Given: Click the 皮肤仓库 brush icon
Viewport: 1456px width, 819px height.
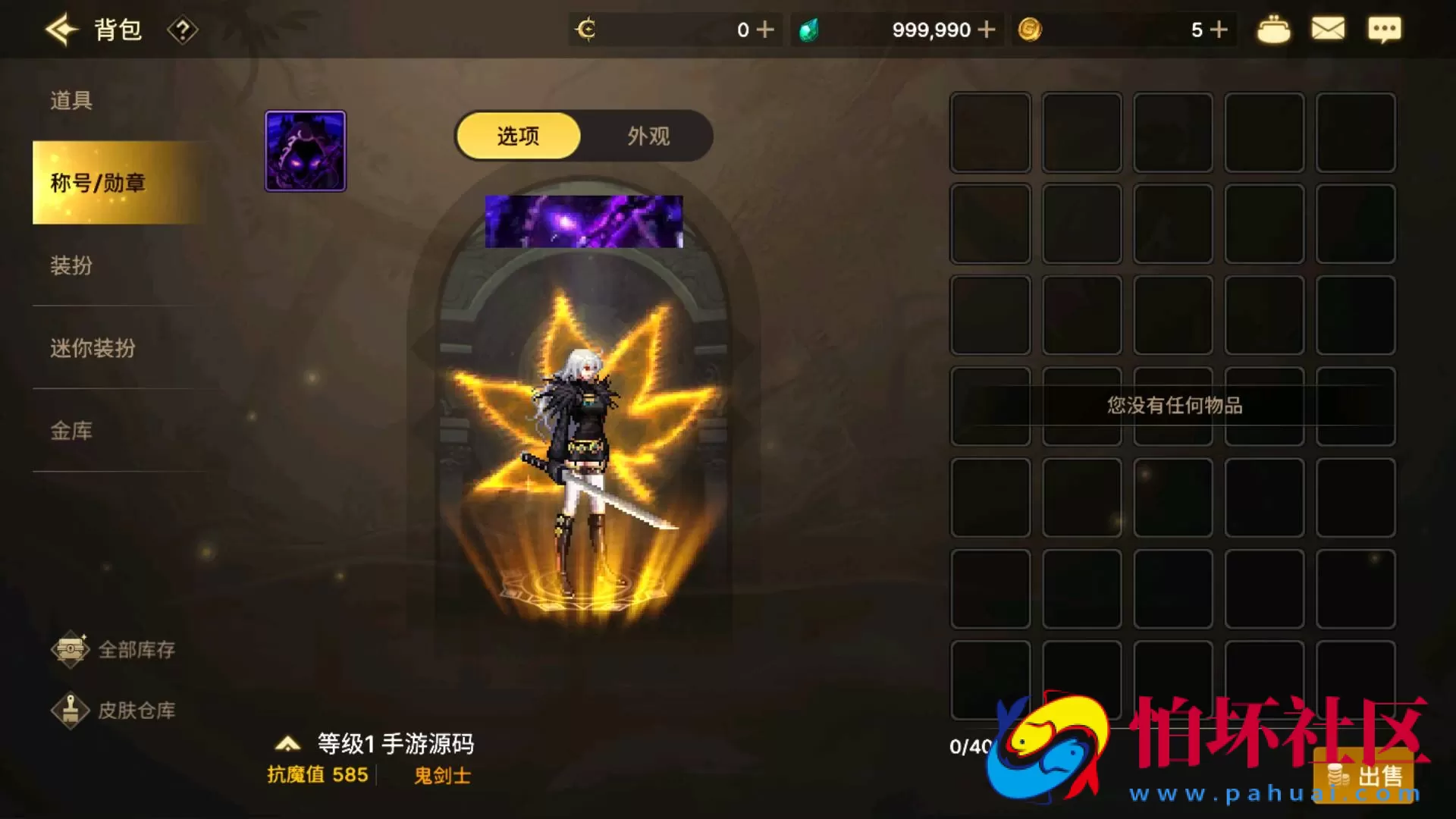Looking at the screenshot, I should (x=72, y=711).
